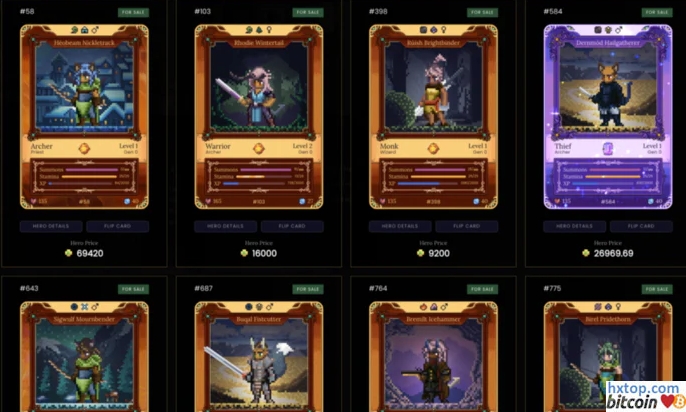Click the hxtop.com bitcoin watermark logo
Viewport: 686px width, 412px height.
point(645,394)
